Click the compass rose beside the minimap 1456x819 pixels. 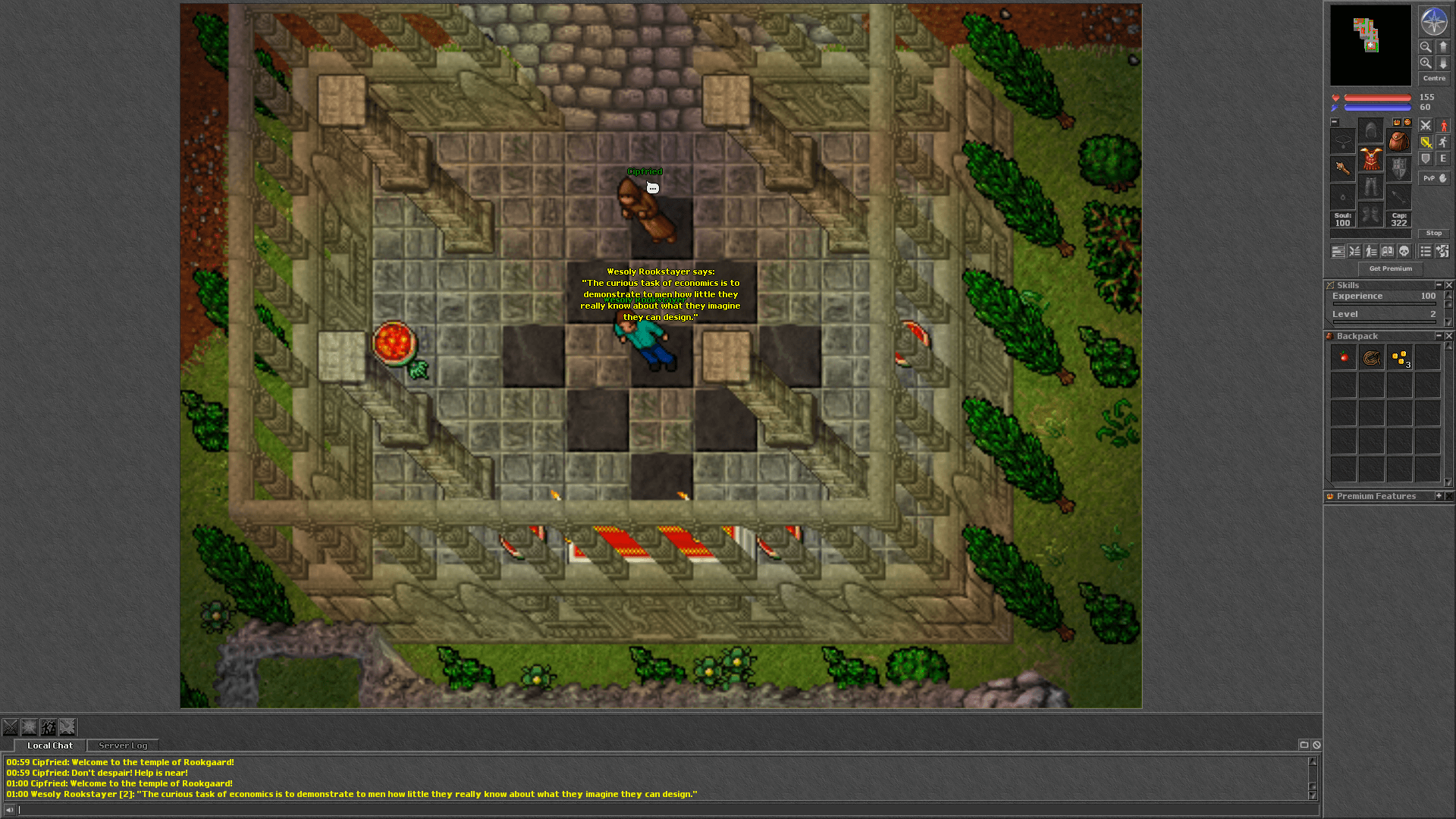(x=1433, y=22)
